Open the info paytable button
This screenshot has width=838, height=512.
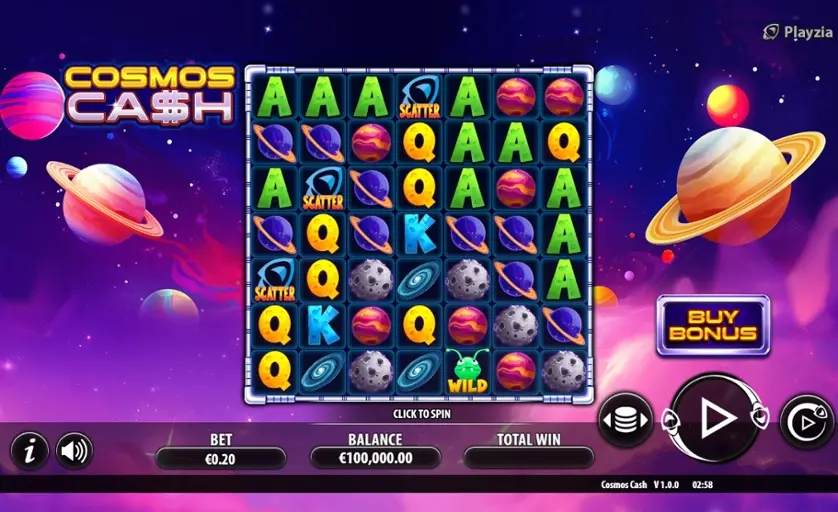30,451
